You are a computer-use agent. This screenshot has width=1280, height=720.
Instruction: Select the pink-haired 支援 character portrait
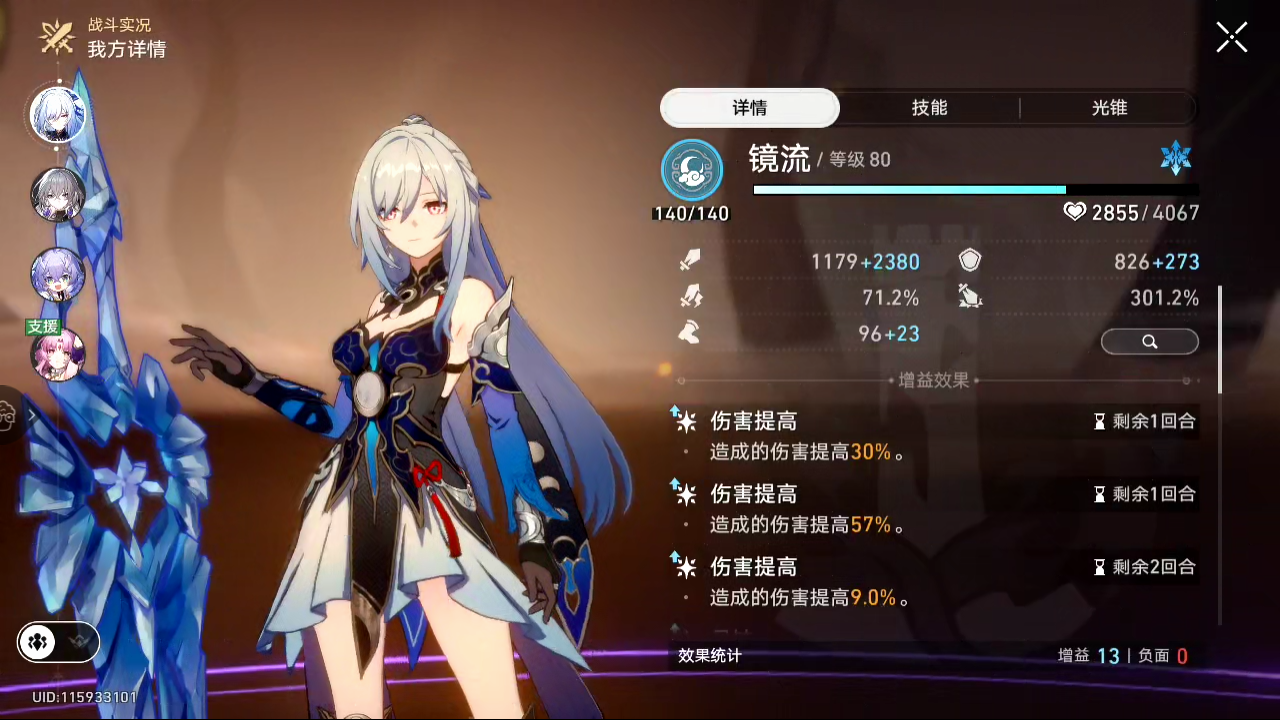57,353
